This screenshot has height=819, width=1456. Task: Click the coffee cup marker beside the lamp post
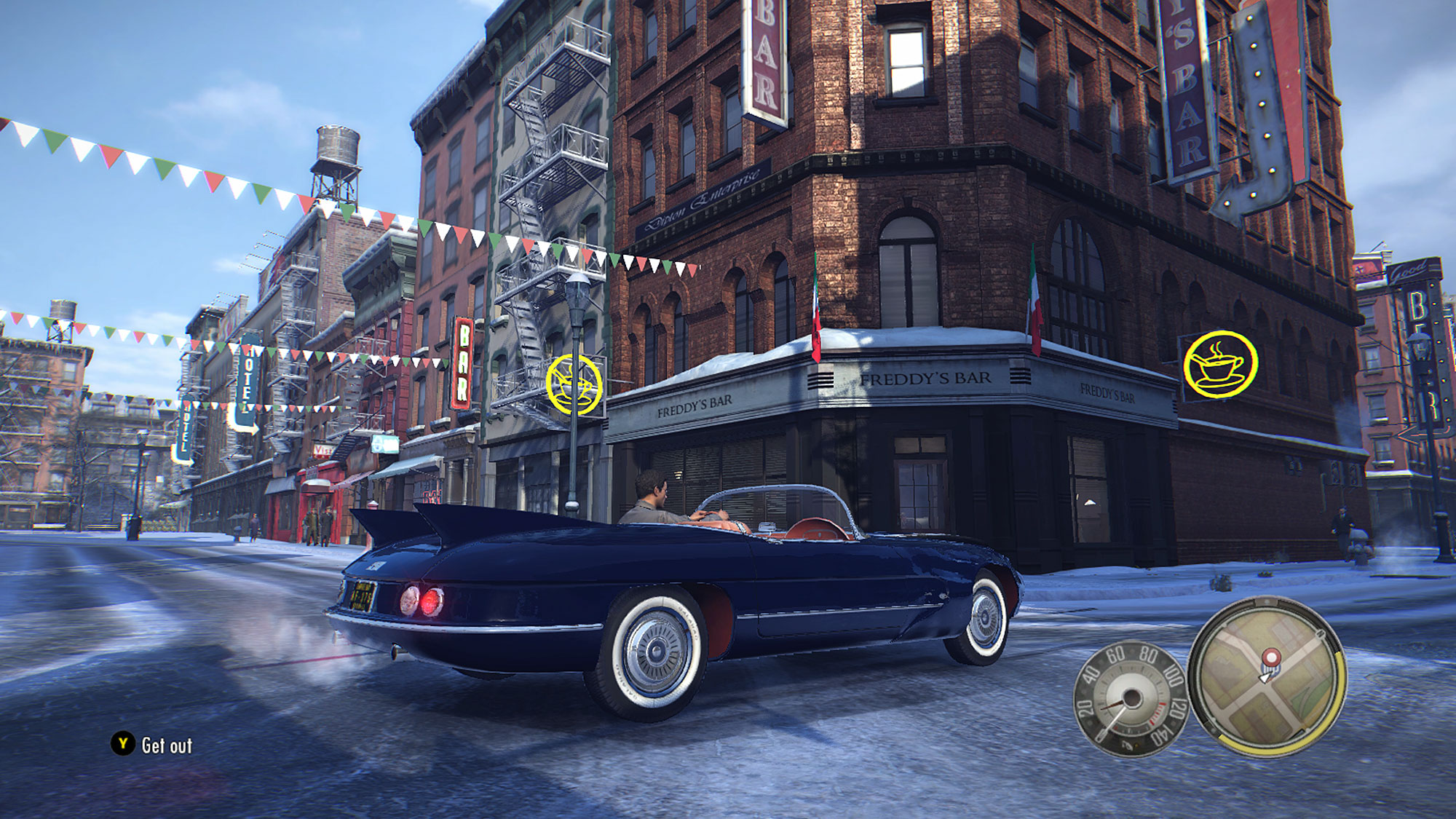(574, 384)
